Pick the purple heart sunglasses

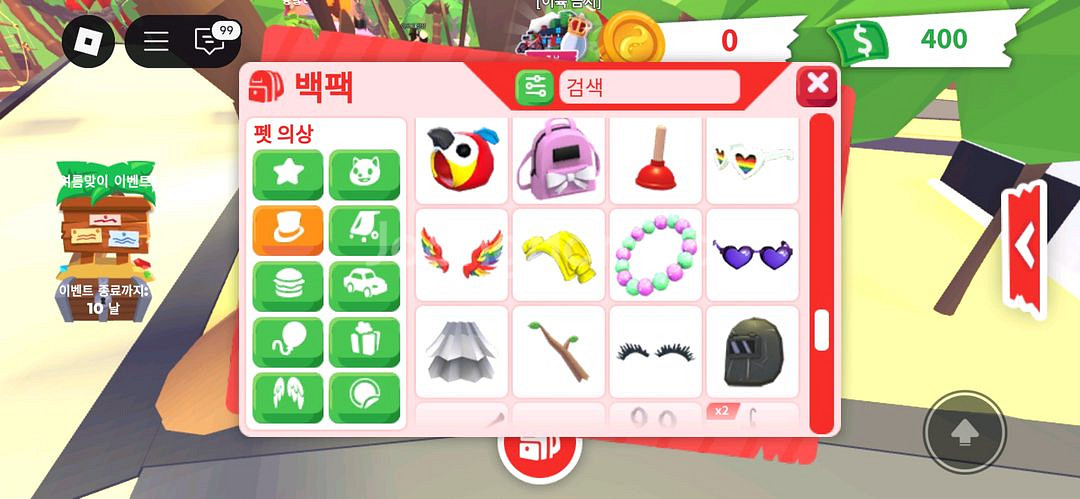point(752,254)
